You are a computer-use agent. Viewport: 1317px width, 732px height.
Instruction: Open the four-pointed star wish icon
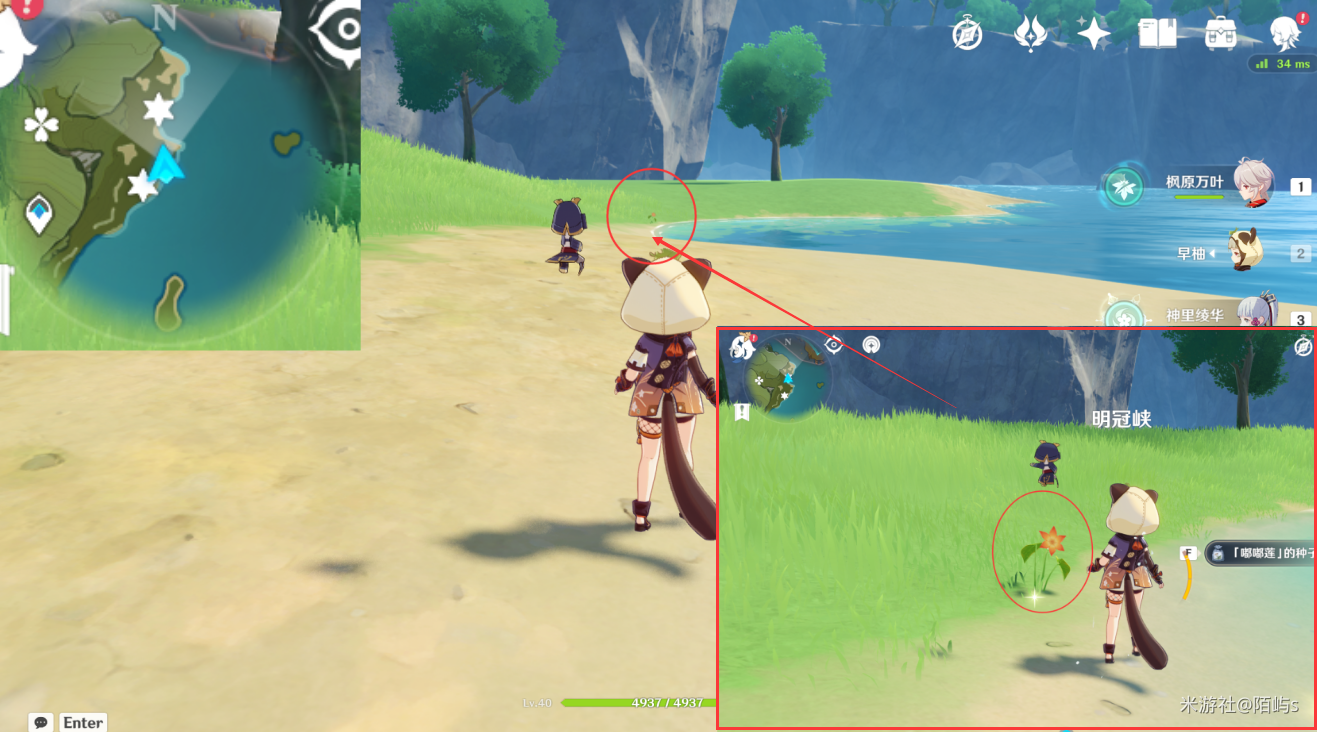coord(1093,34)
